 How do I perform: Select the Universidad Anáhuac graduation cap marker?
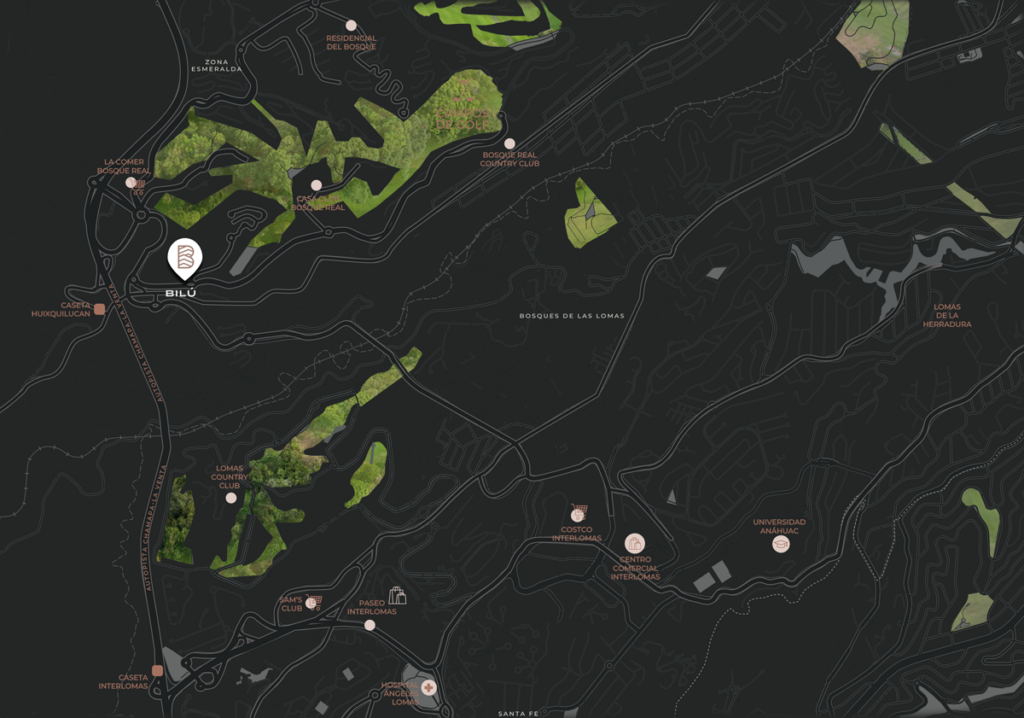pos(781,544)
